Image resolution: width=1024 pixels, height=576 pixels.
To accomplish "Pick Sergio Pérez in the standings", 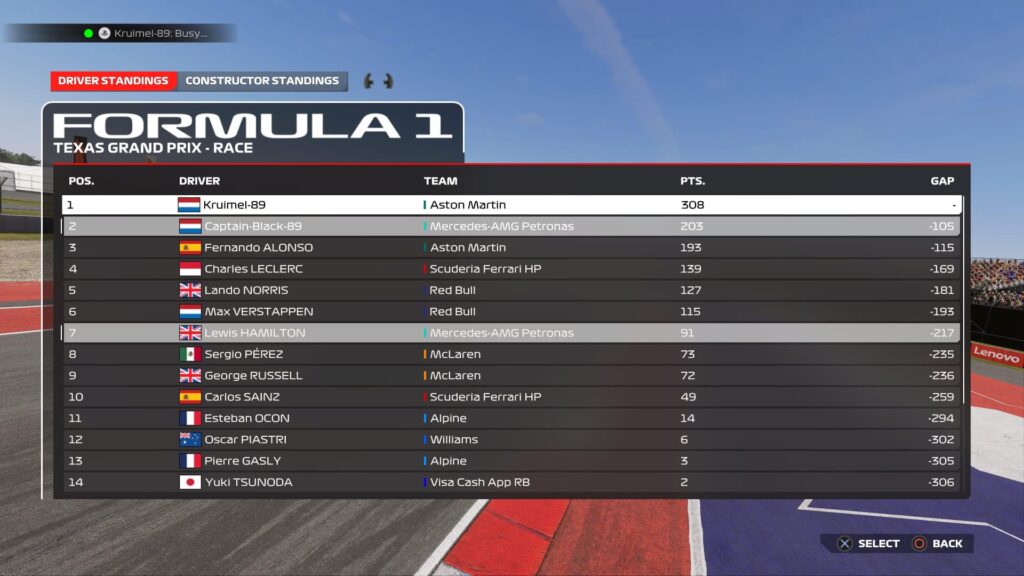I will point(511,354).
